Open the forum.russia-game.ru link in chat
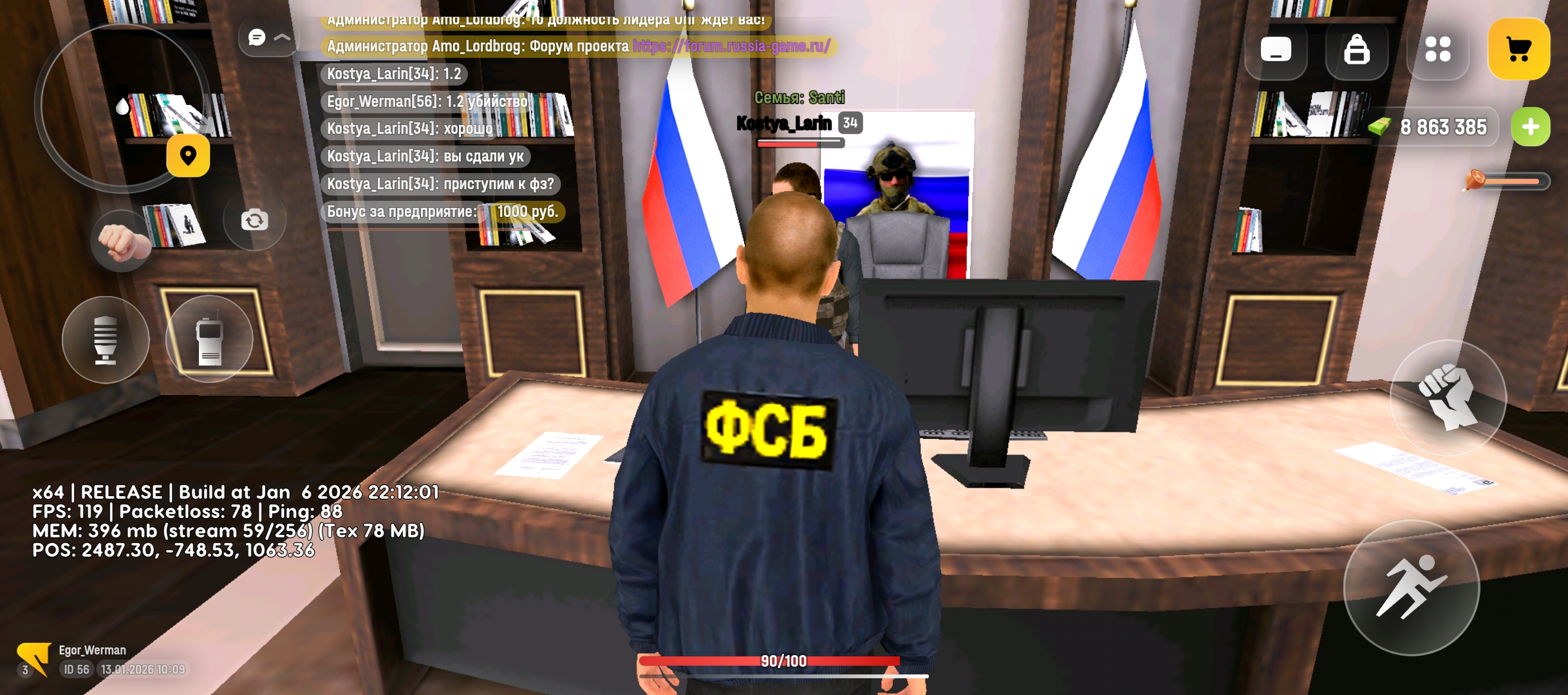This screenshot has height=695, width=1568. (x=731, y=46)
